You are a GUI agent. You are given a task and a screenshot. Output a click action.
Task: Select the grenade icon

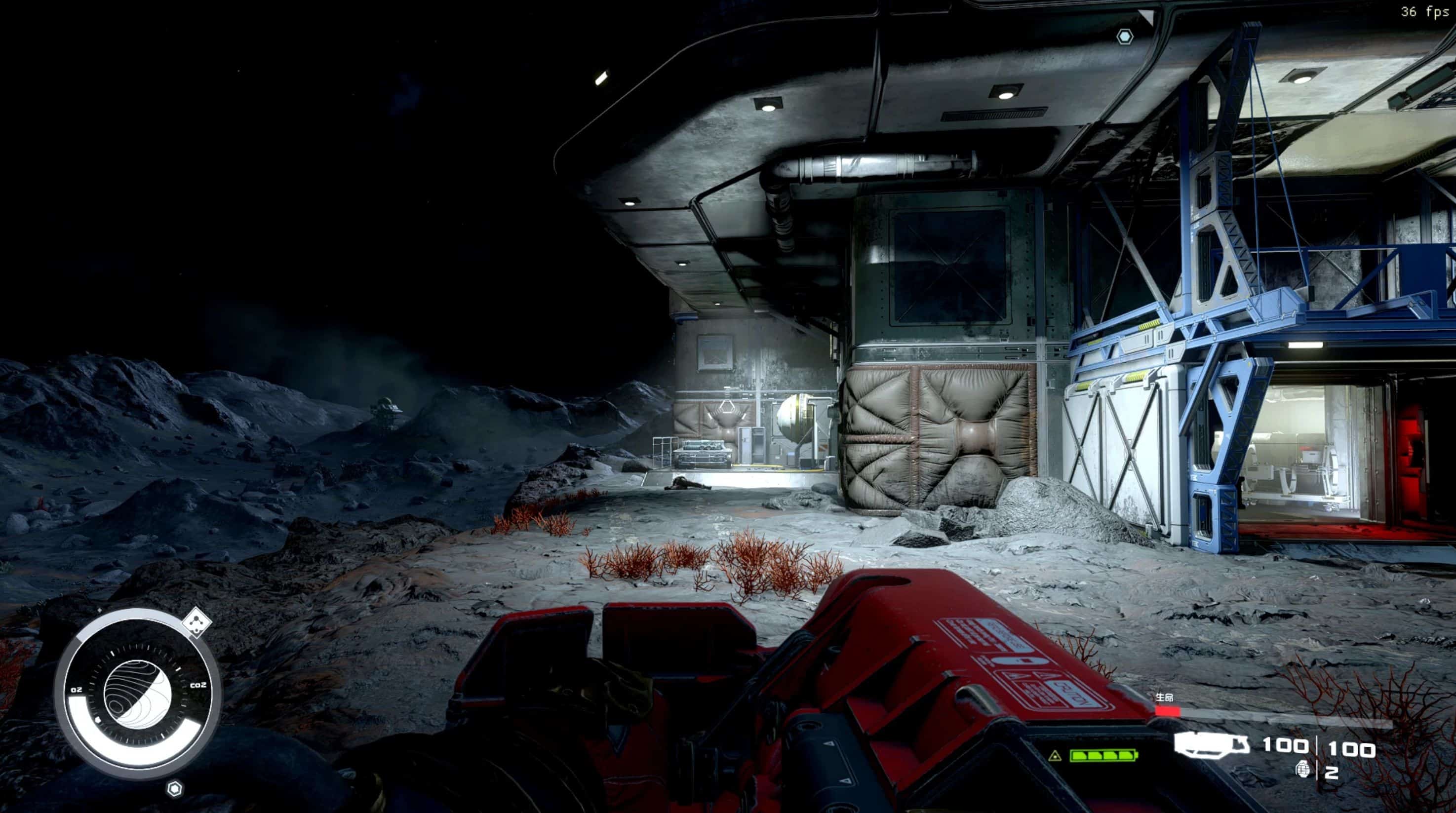tap(1303, 770)
